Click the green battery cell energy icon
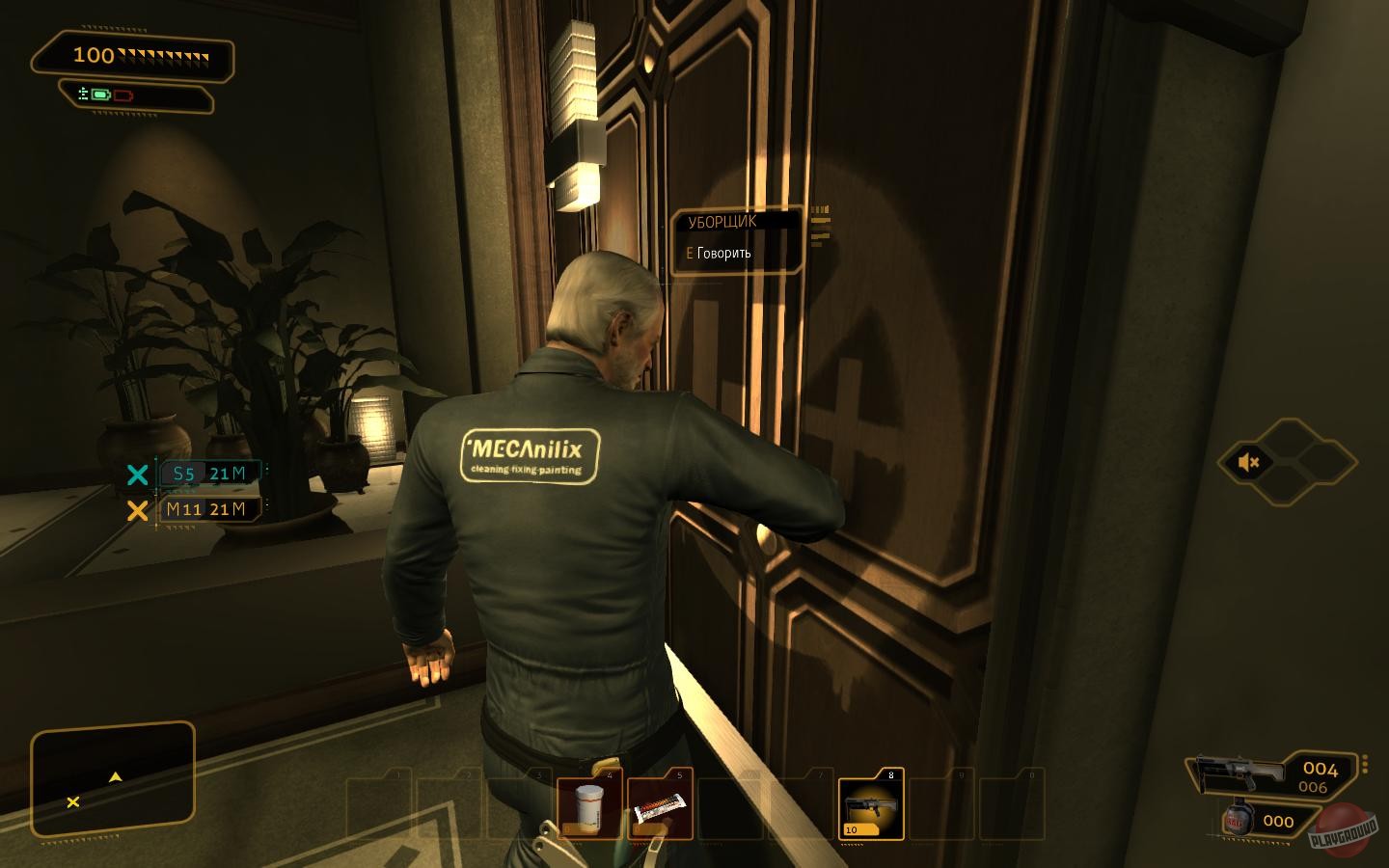Screen dimensions: 1389x868 (x=99, y=95)
